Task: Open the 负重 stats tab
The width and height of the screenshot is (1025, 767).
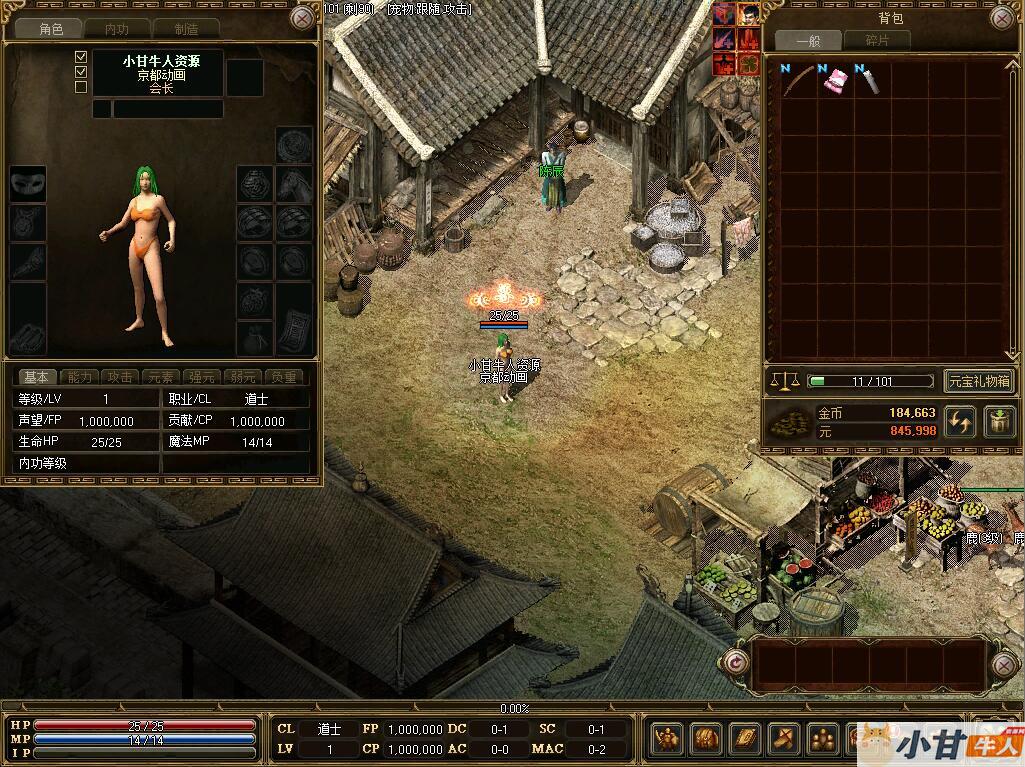Action: click(x=284, y=377)
